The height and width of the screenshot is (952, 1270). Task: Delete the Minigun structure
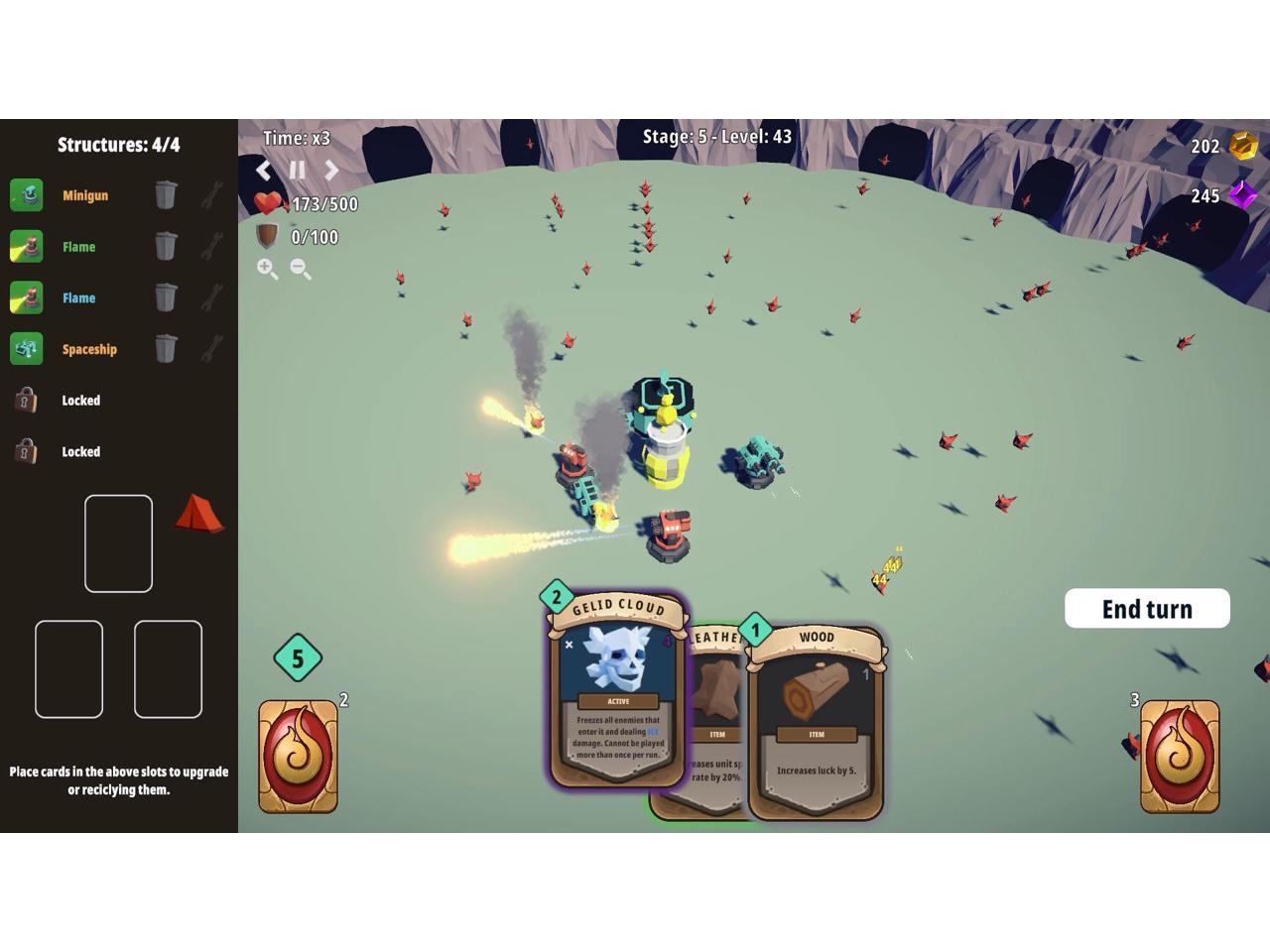point(166,195)
